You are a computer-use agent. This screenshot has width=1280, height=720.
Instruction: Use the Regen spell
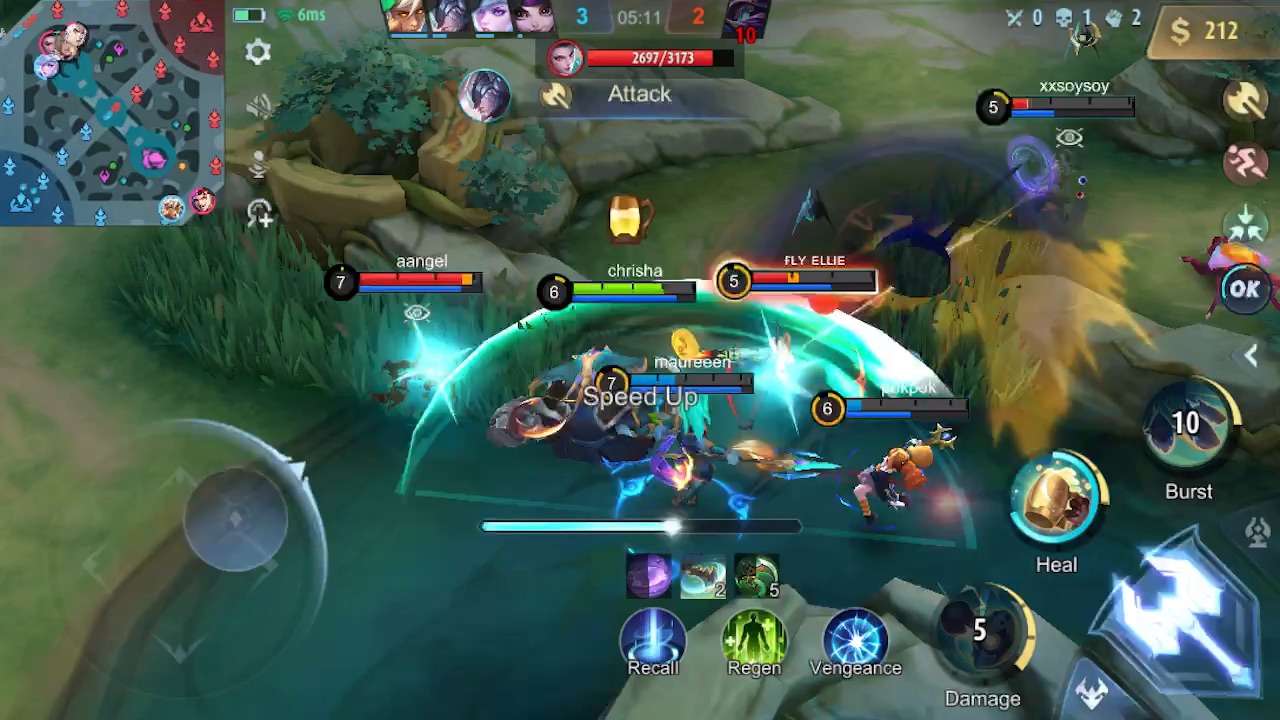click(x=754, y=636)
